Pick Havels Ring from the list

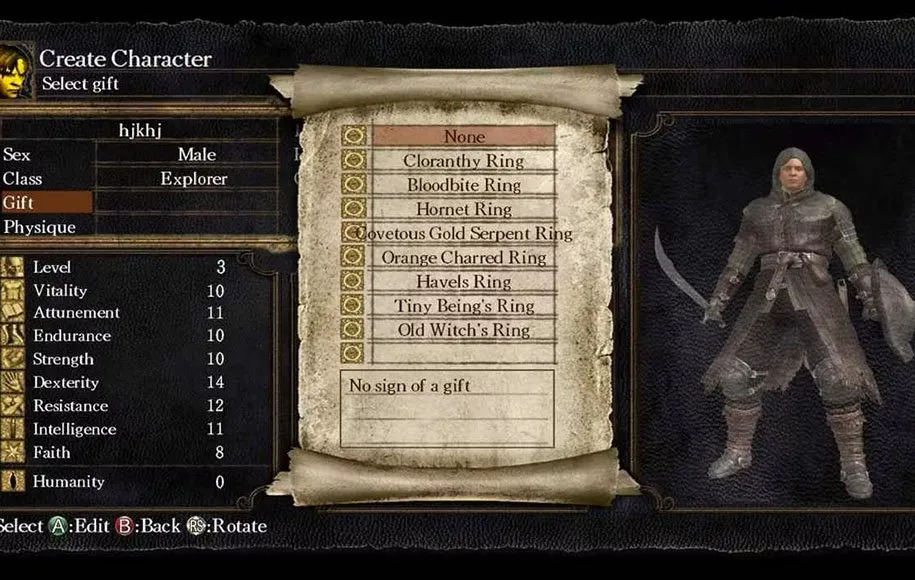(463, 282)
